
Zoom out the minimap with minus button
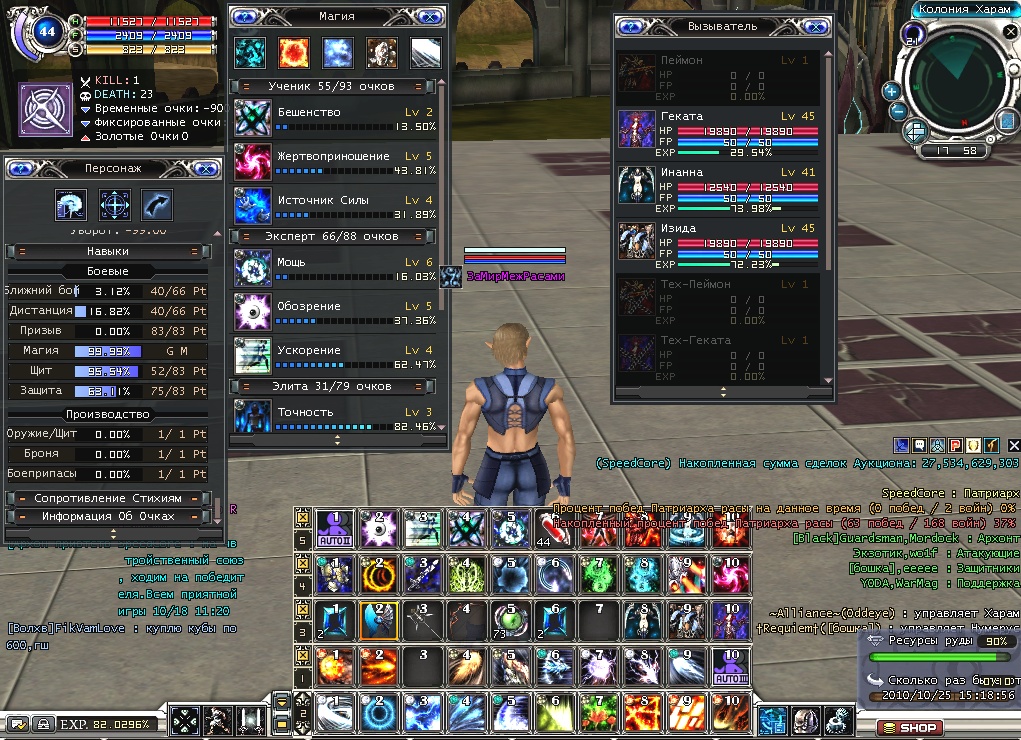pyautogui.click(x=898, y=112)
